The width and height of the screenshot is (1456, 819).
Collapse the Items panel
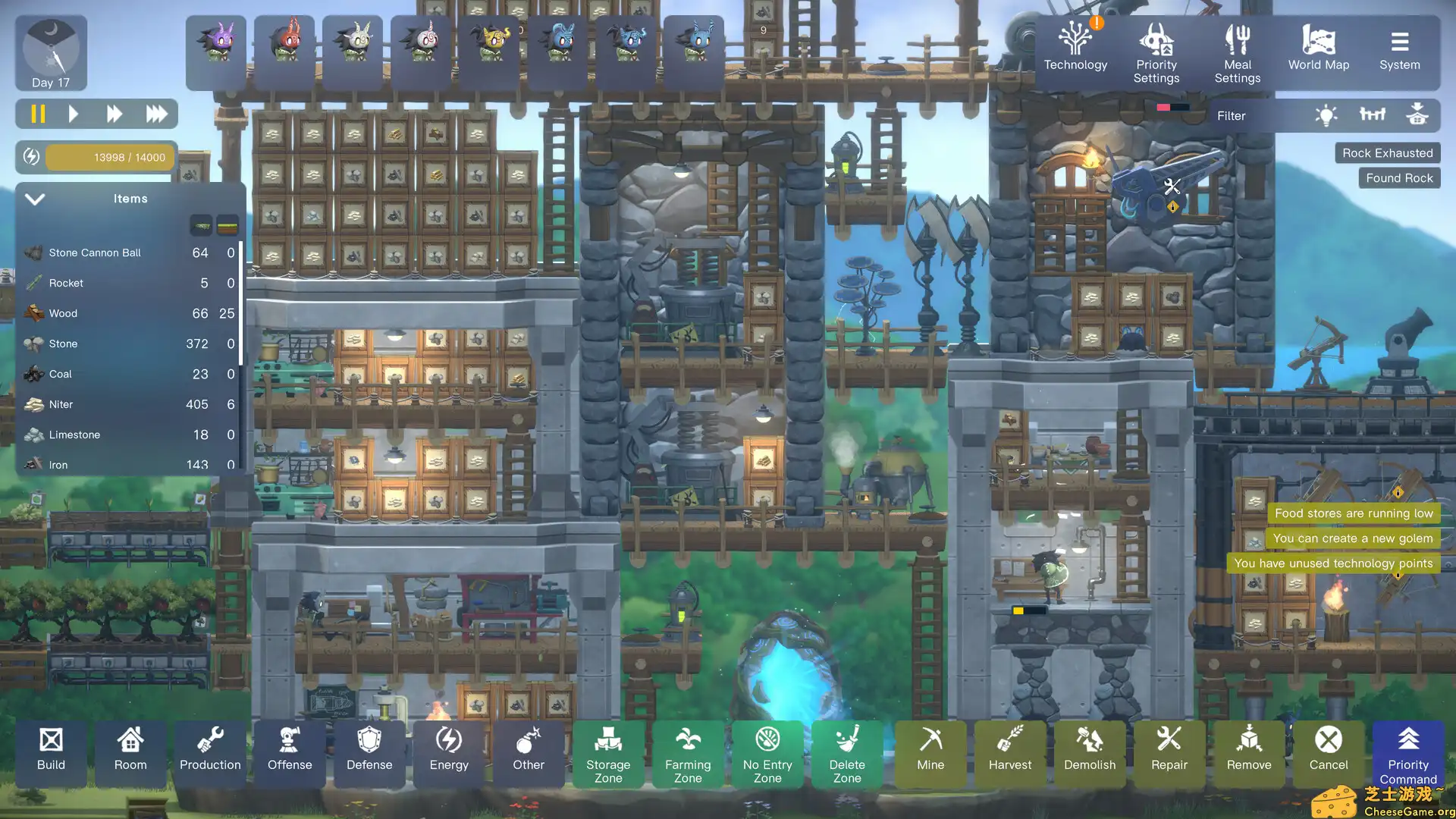point(35,199)
